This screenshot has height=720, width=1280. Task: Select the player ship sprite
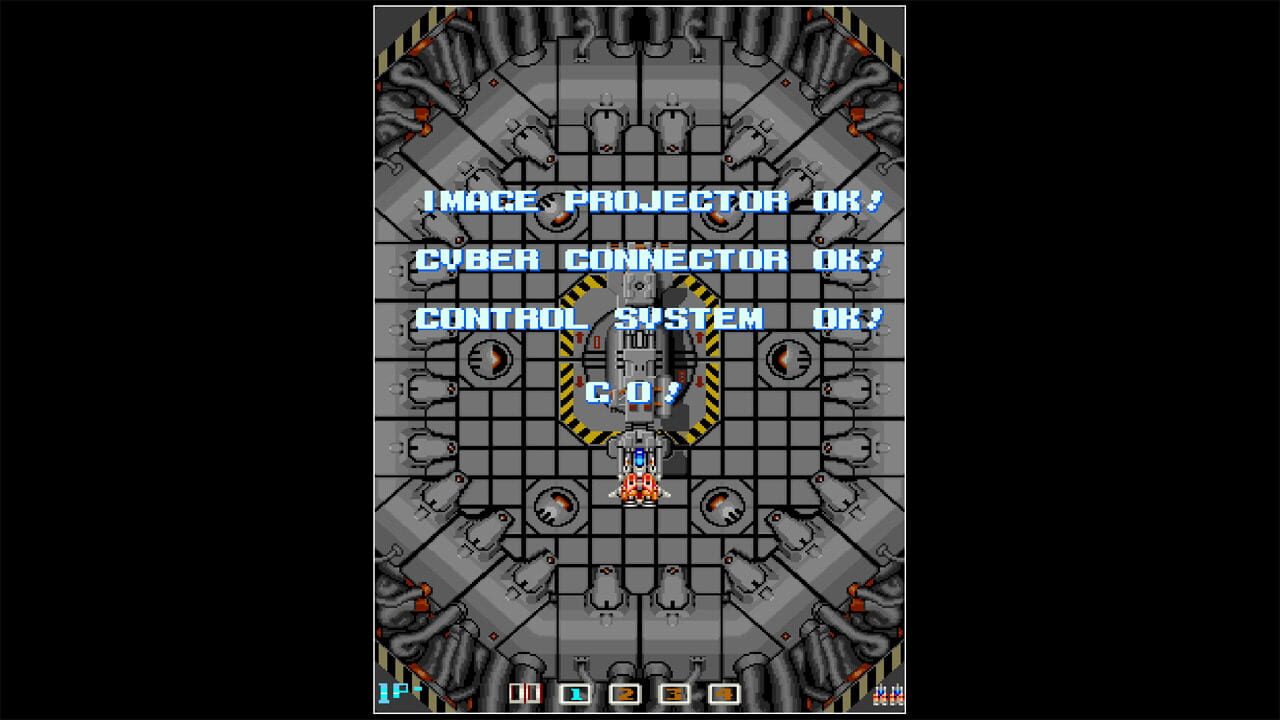[x=638, y=487]
